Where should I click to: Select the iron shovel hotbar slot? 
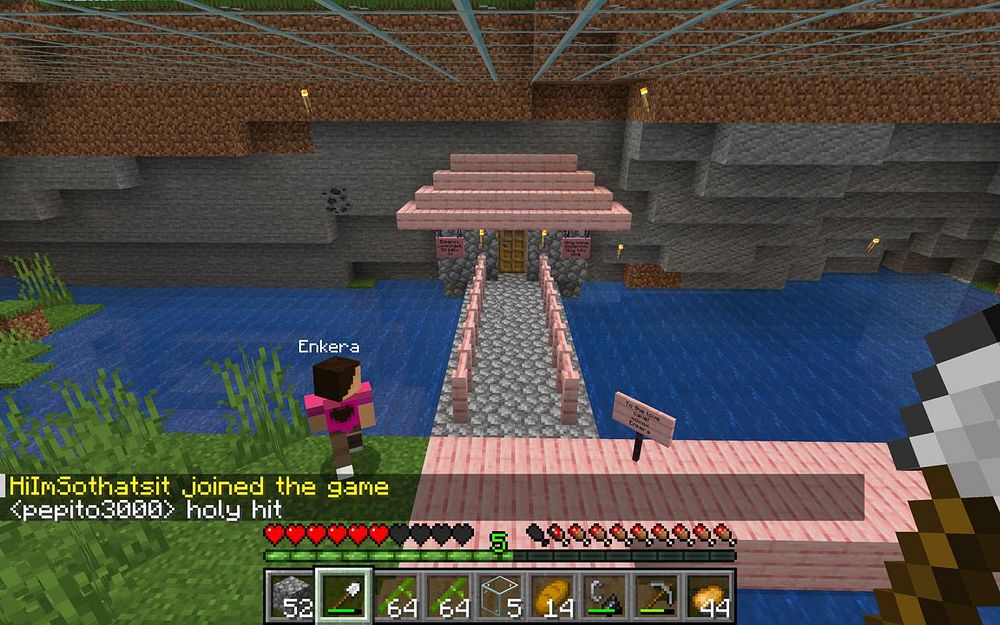point(344,596)
